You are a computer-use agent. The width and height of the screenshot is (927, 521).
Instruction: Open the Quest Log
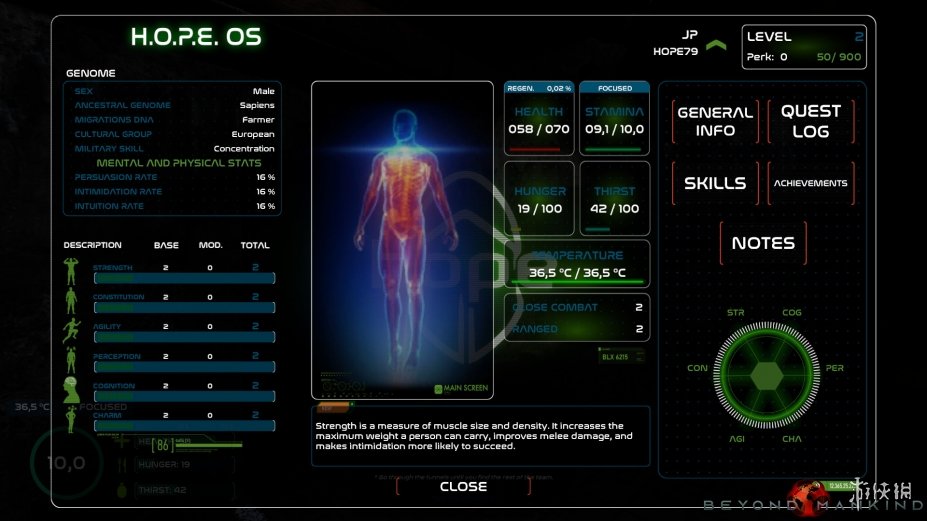click(810, 121)
